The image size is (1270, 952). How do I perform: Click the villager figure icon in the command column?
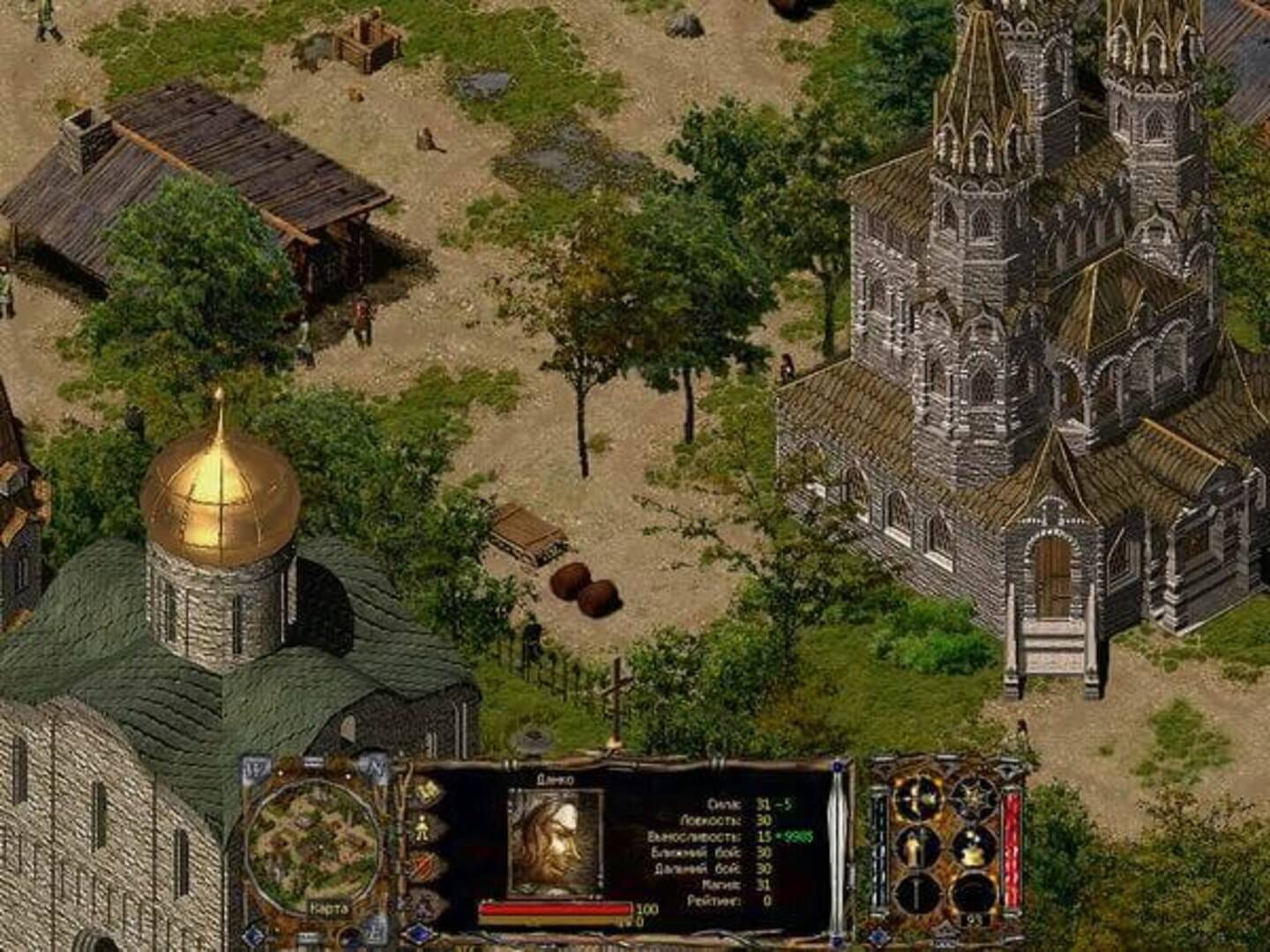(422, 828)
